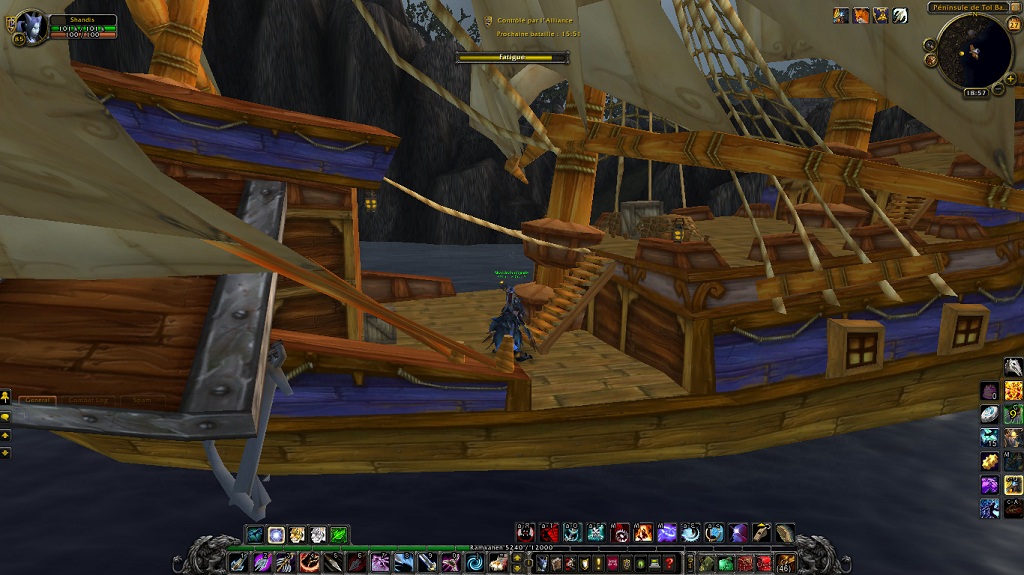
Task: Use the golden gear item on side bar
Action: 989,461
